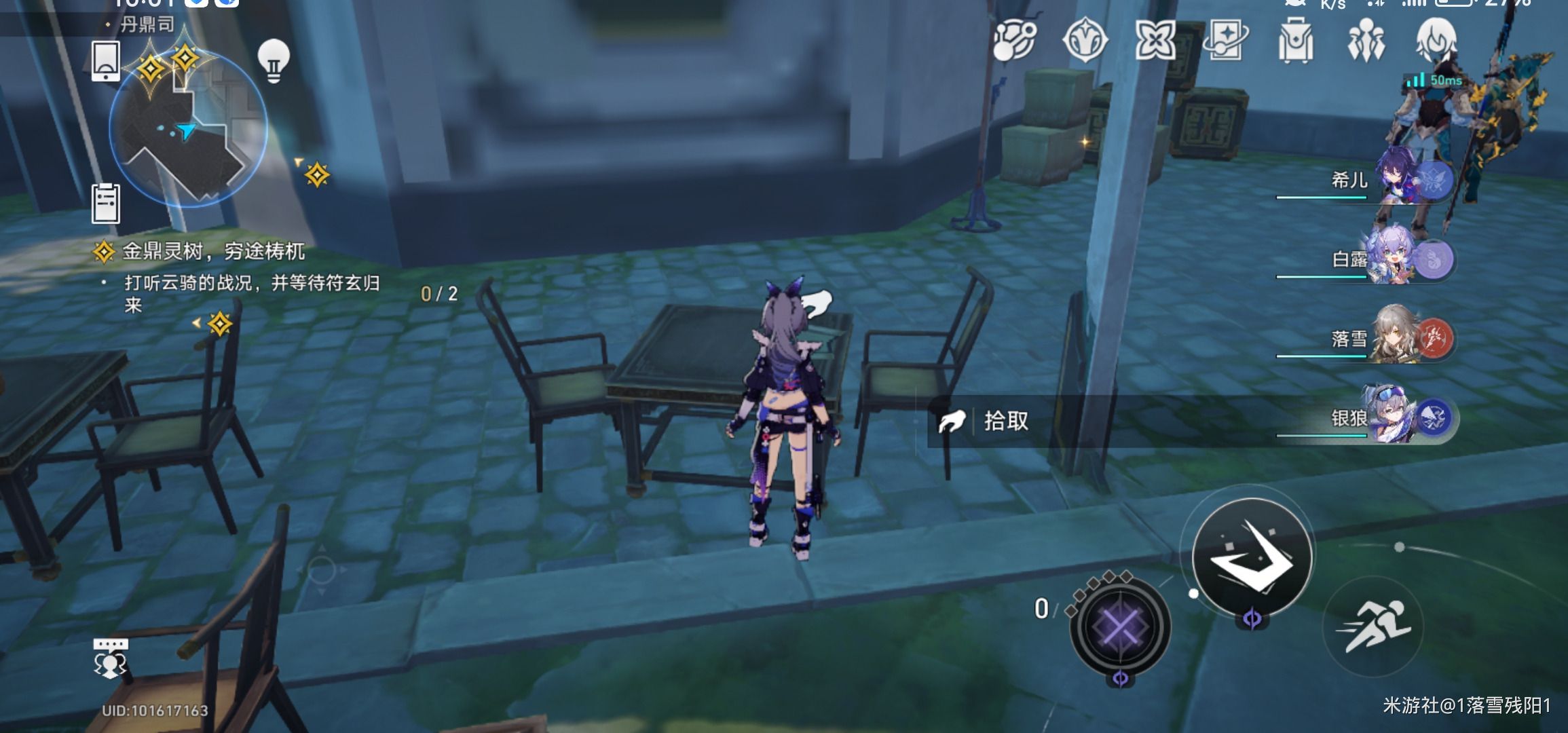Open the four-petal flower icon

pyautogui.click(x=1155, y=39)
